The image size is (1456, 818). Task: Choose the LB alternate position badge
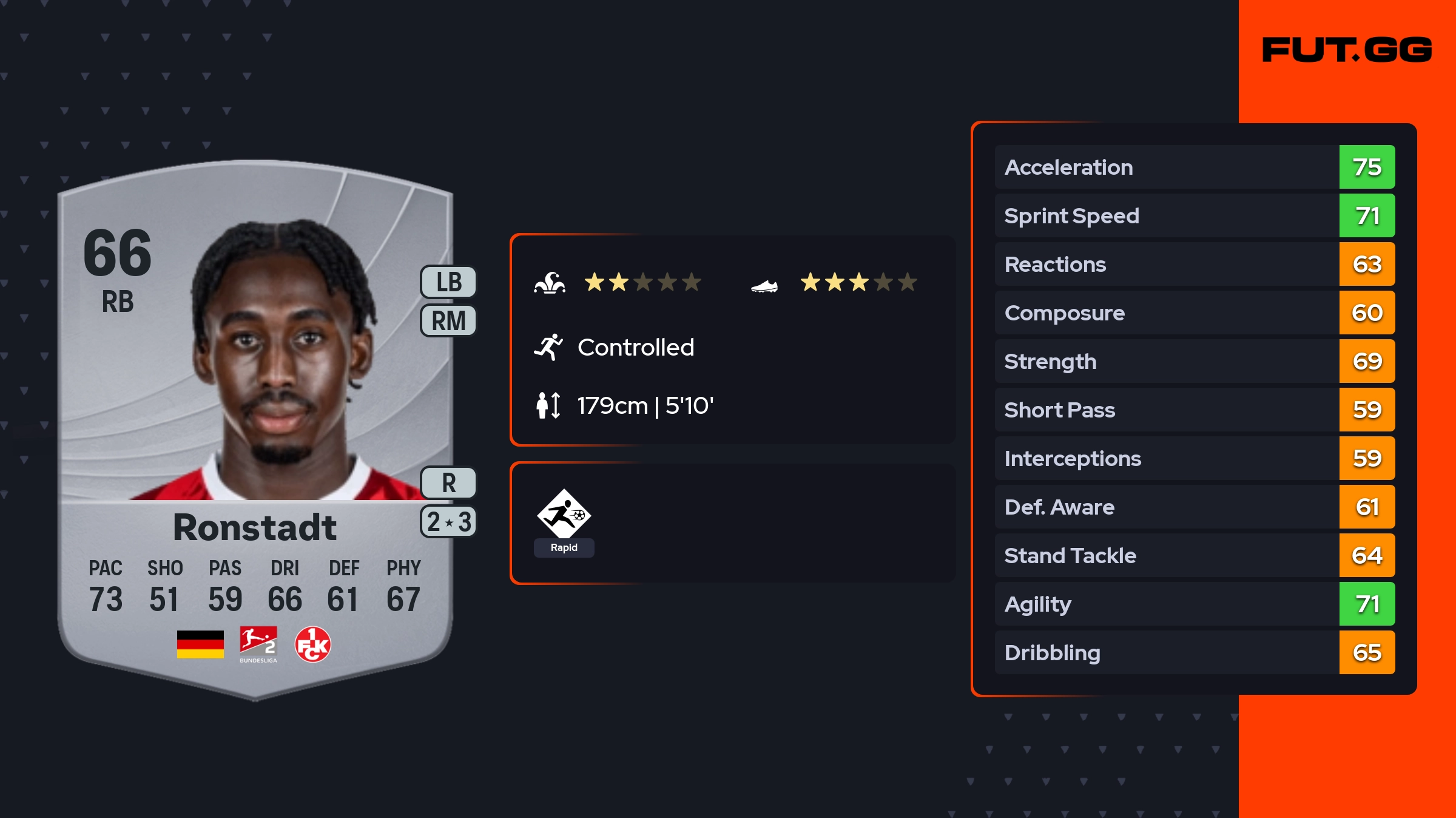point(449,282)
